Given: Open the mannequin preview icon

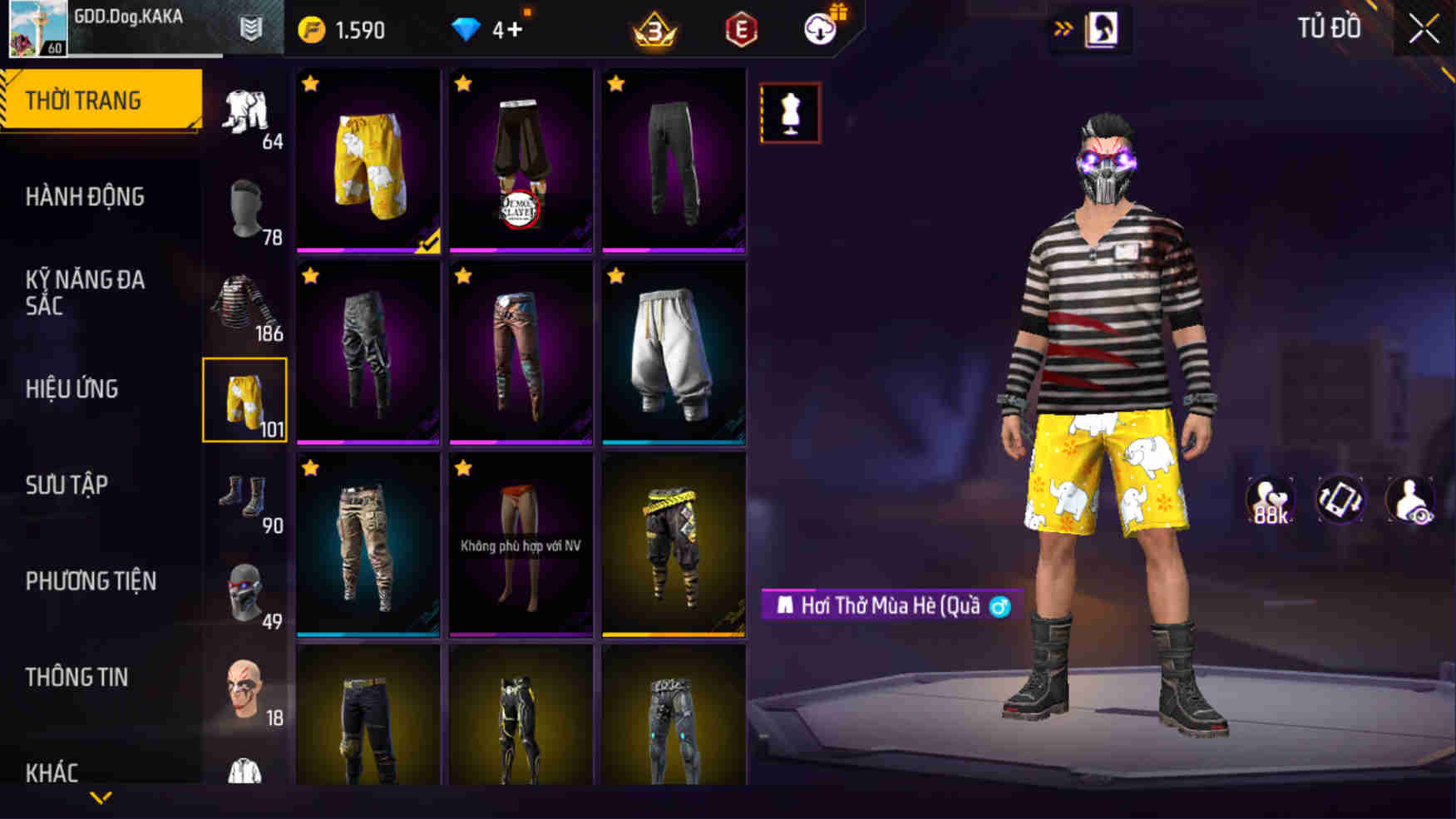Looking at the screenshot, I should (790, 112).
